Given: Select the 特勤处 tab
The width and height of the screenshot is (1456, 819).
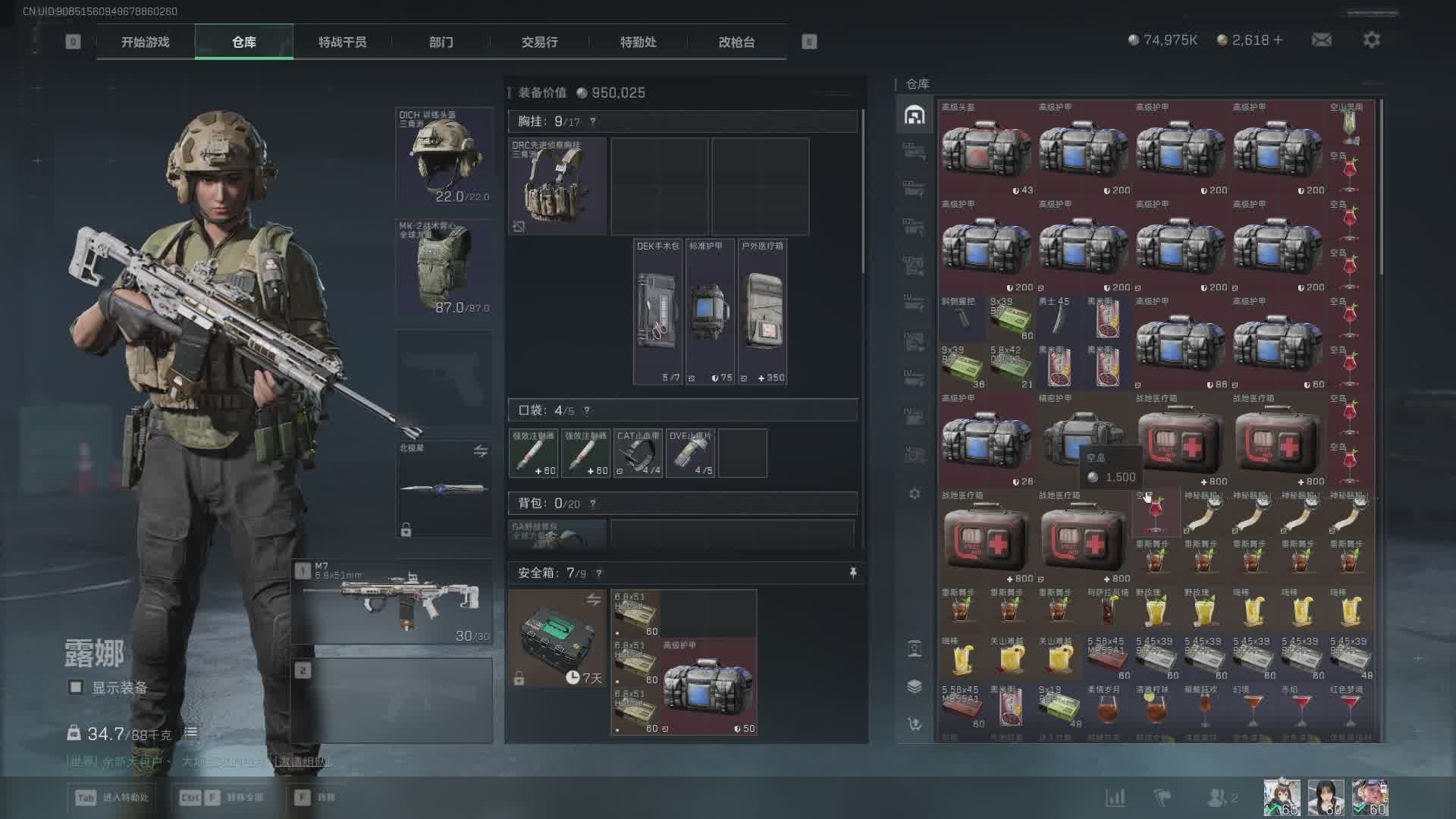Looking at the screenshot, I should pyautogui.click(x=638, y=42).
